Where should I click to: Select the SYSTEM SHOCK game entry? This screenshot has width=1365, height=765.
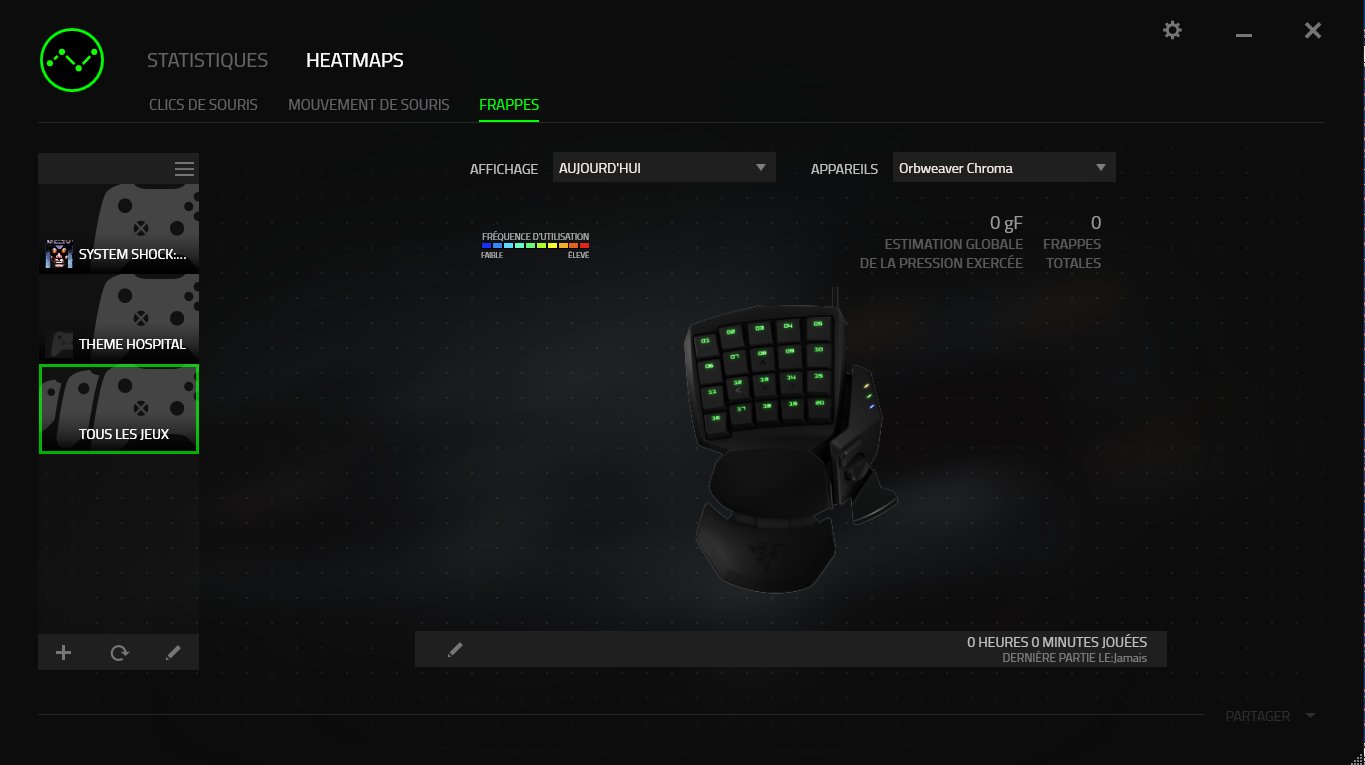point(118,229)
